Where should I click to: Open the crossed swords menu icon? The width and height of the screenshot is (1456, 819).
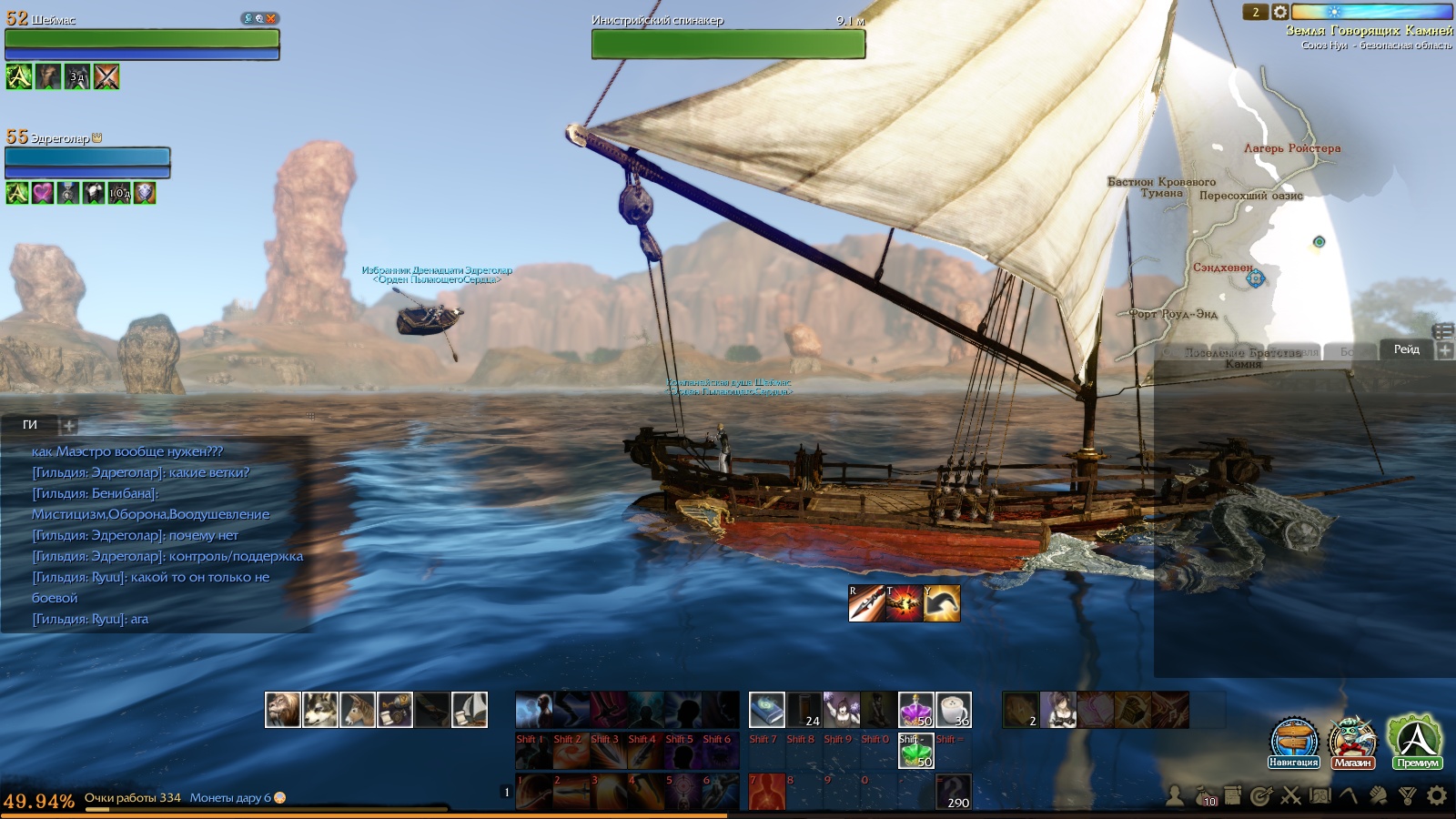(x=1291, y=796)
